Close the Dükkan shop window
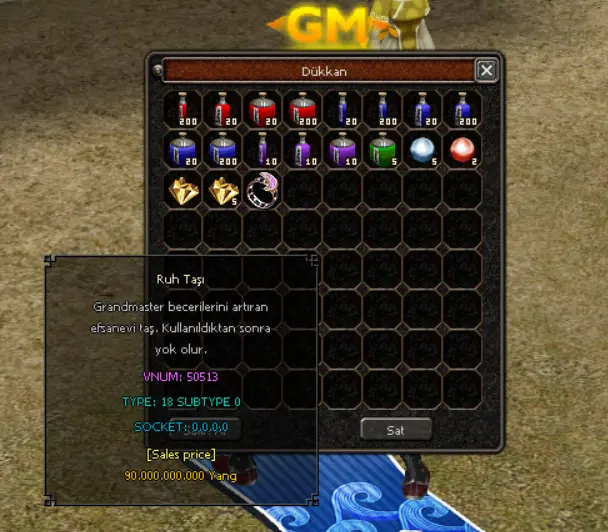 click(486, 70)
